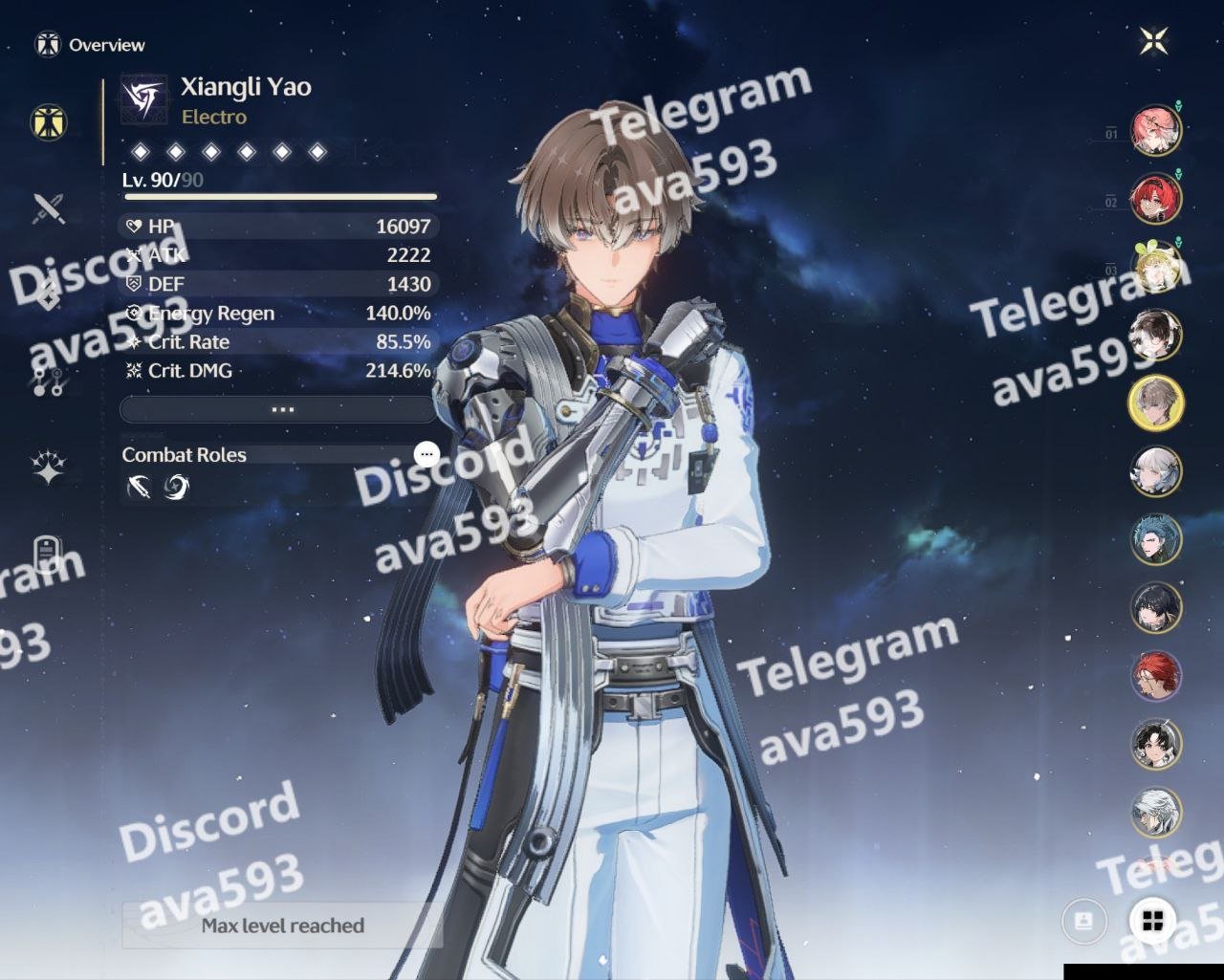This screenshot has height=980, width=1224.
Task: Select the Overview human-figure tab
Action: tap(49, 121)
